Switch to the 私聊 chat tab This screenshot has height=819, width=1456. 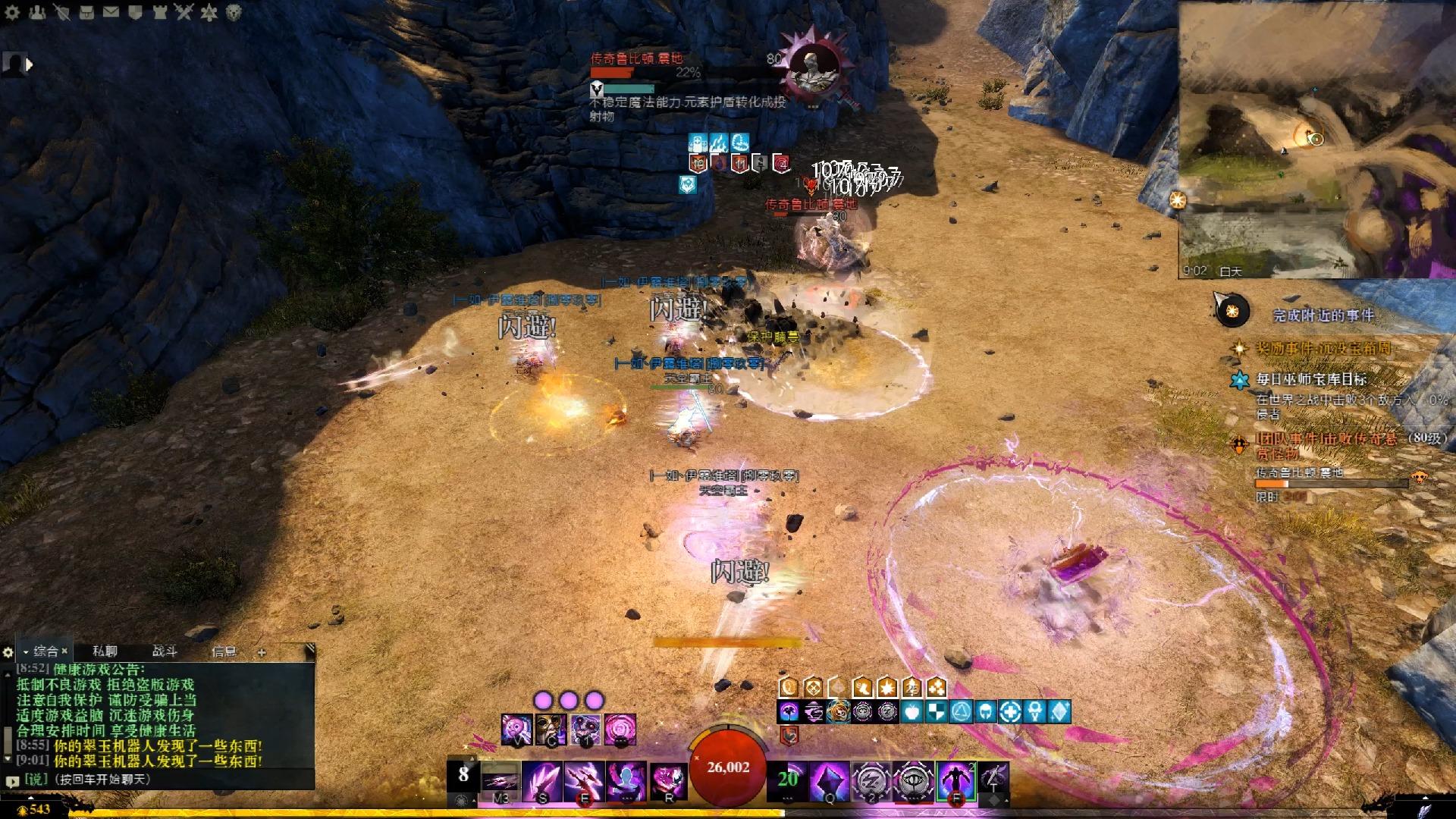[x=105, y=651]
